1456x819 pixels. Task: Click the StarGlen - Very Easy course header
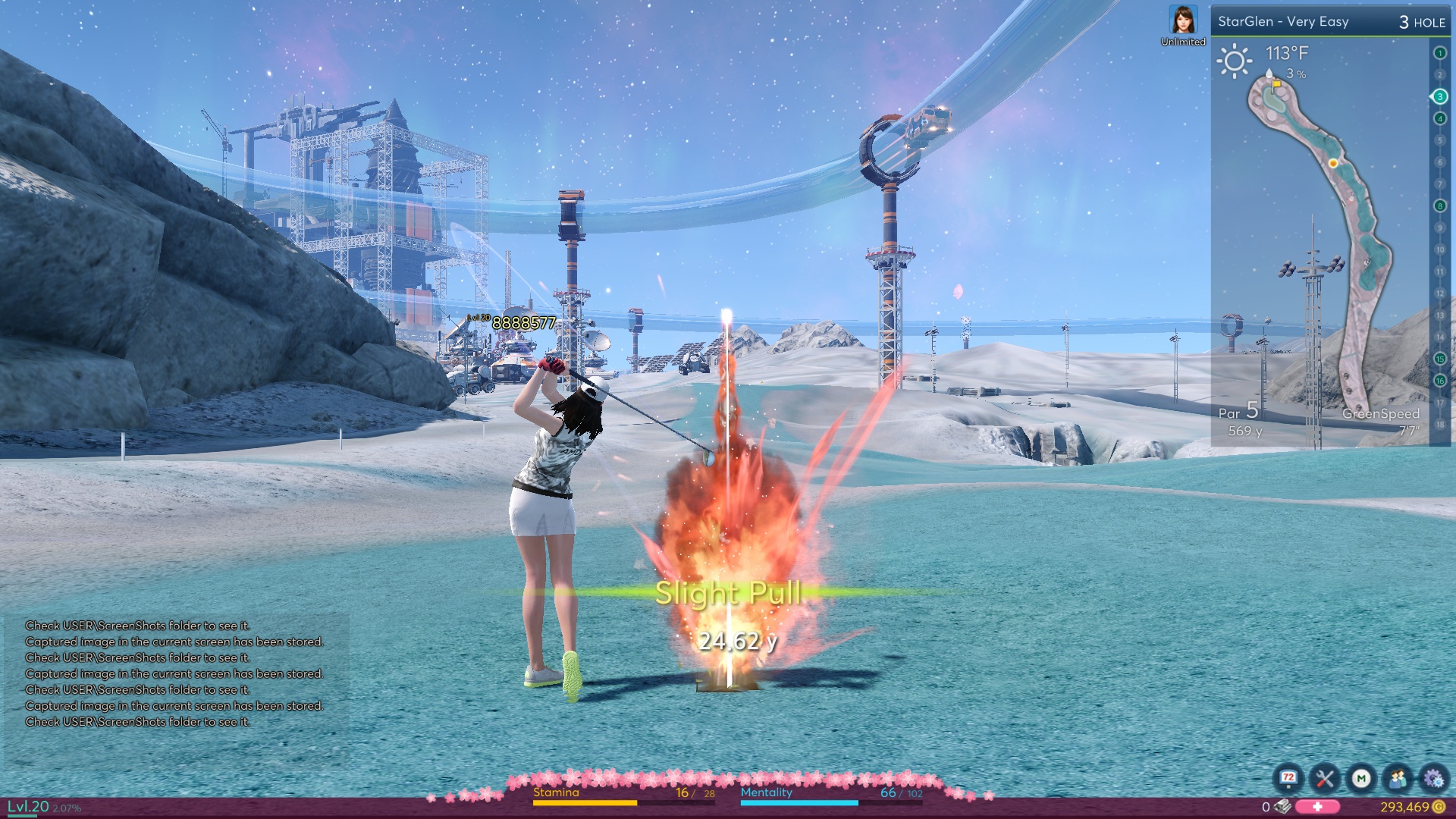pos(1283,22)
